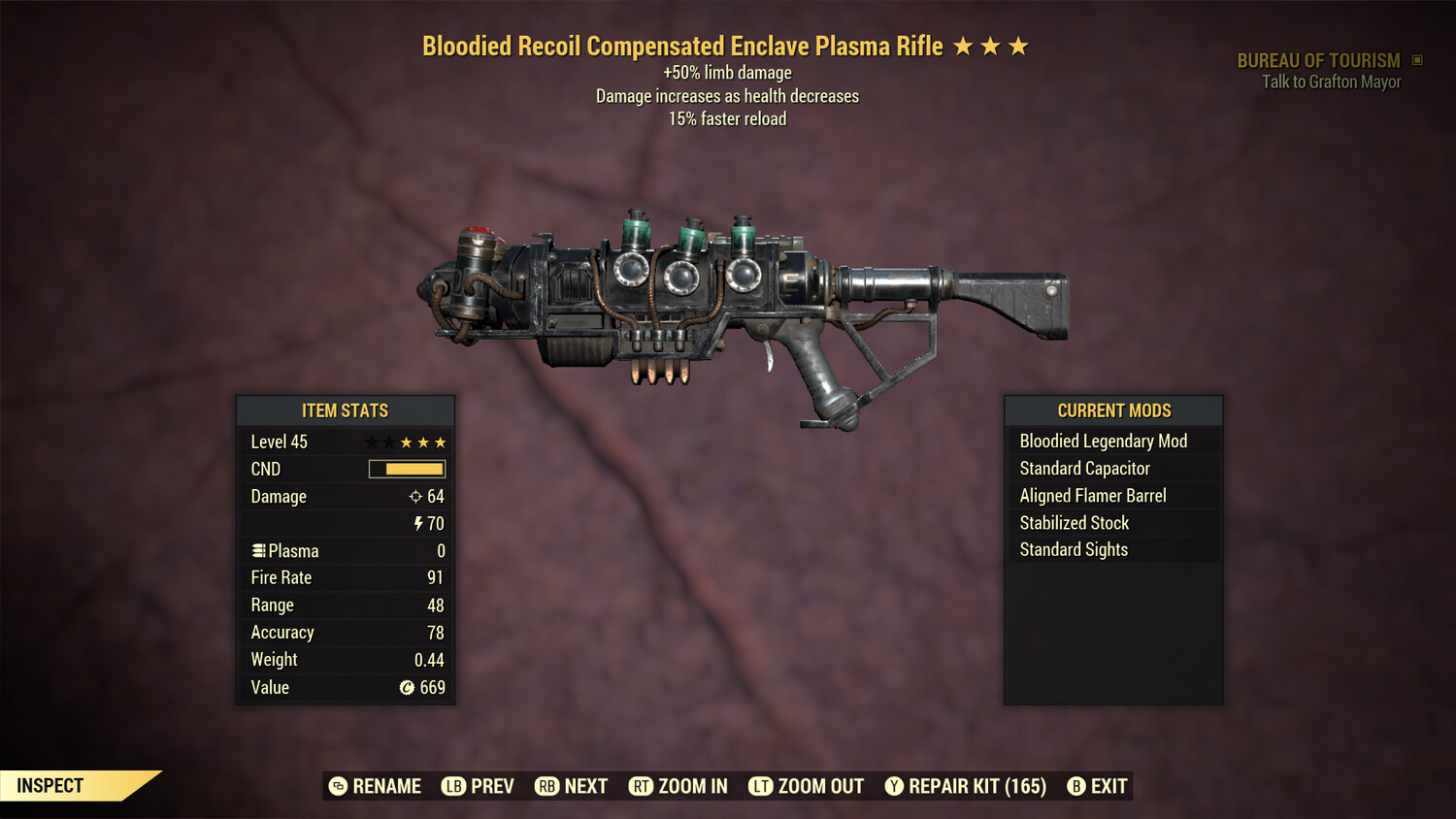The image size is (1456, 819).
Task: Click the Y button icon beside Repair Kit
Action: click(895, 786)
